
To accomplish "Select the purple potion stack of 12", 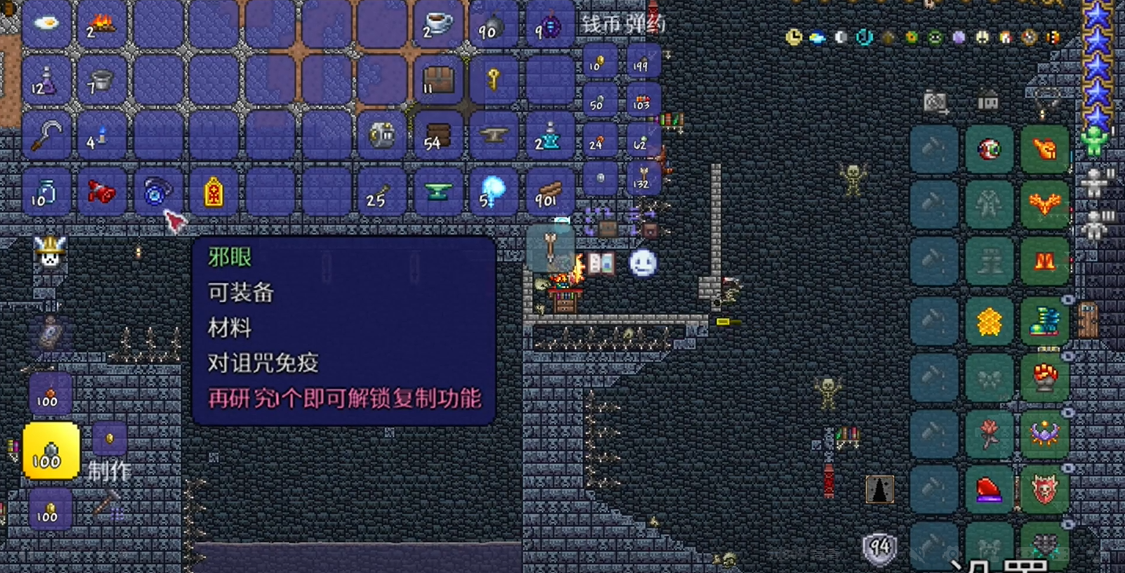I will [x=46, y=78].
